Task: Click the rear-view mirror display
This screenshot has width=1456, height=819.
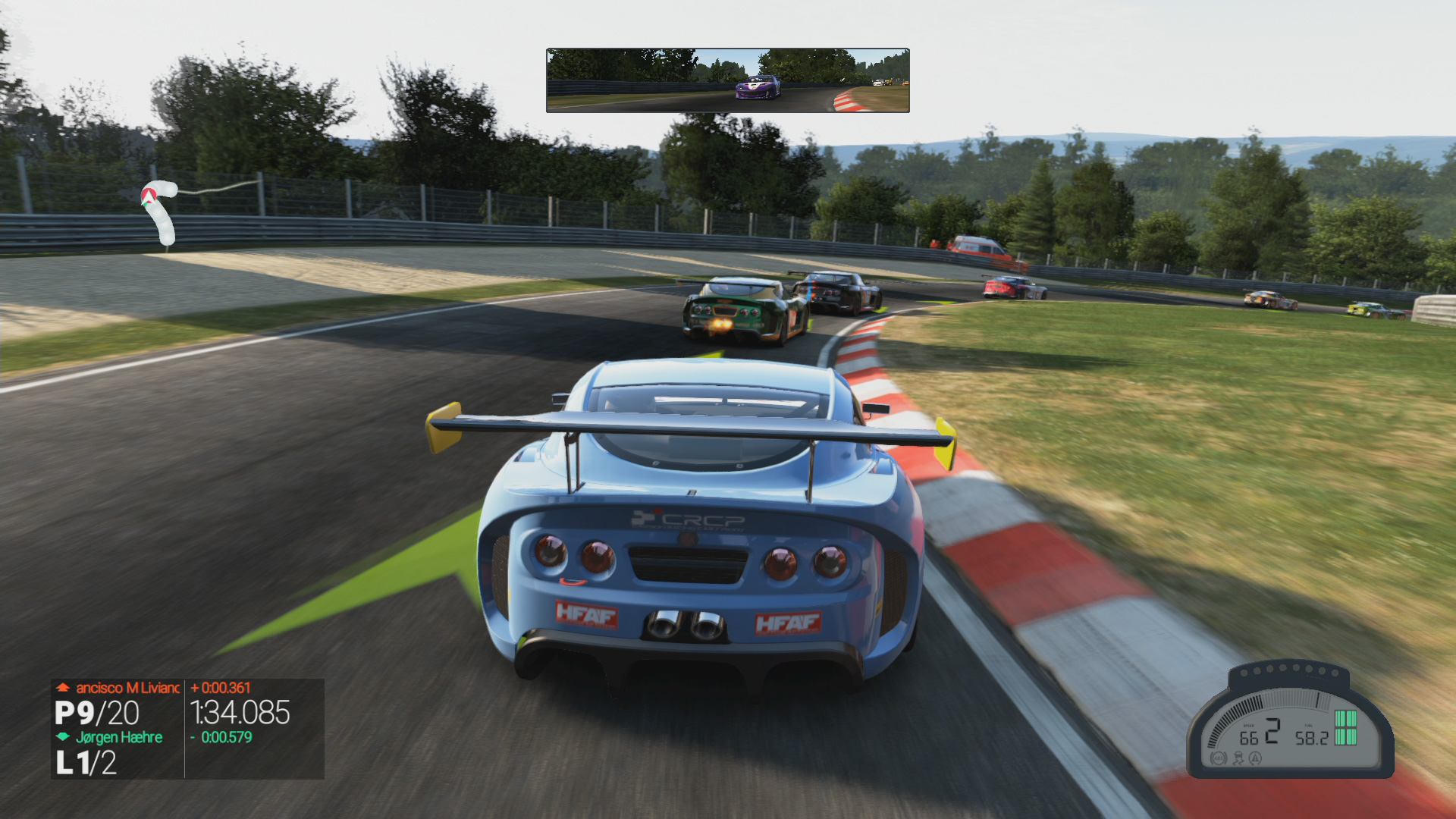Action: click(727, 80)
